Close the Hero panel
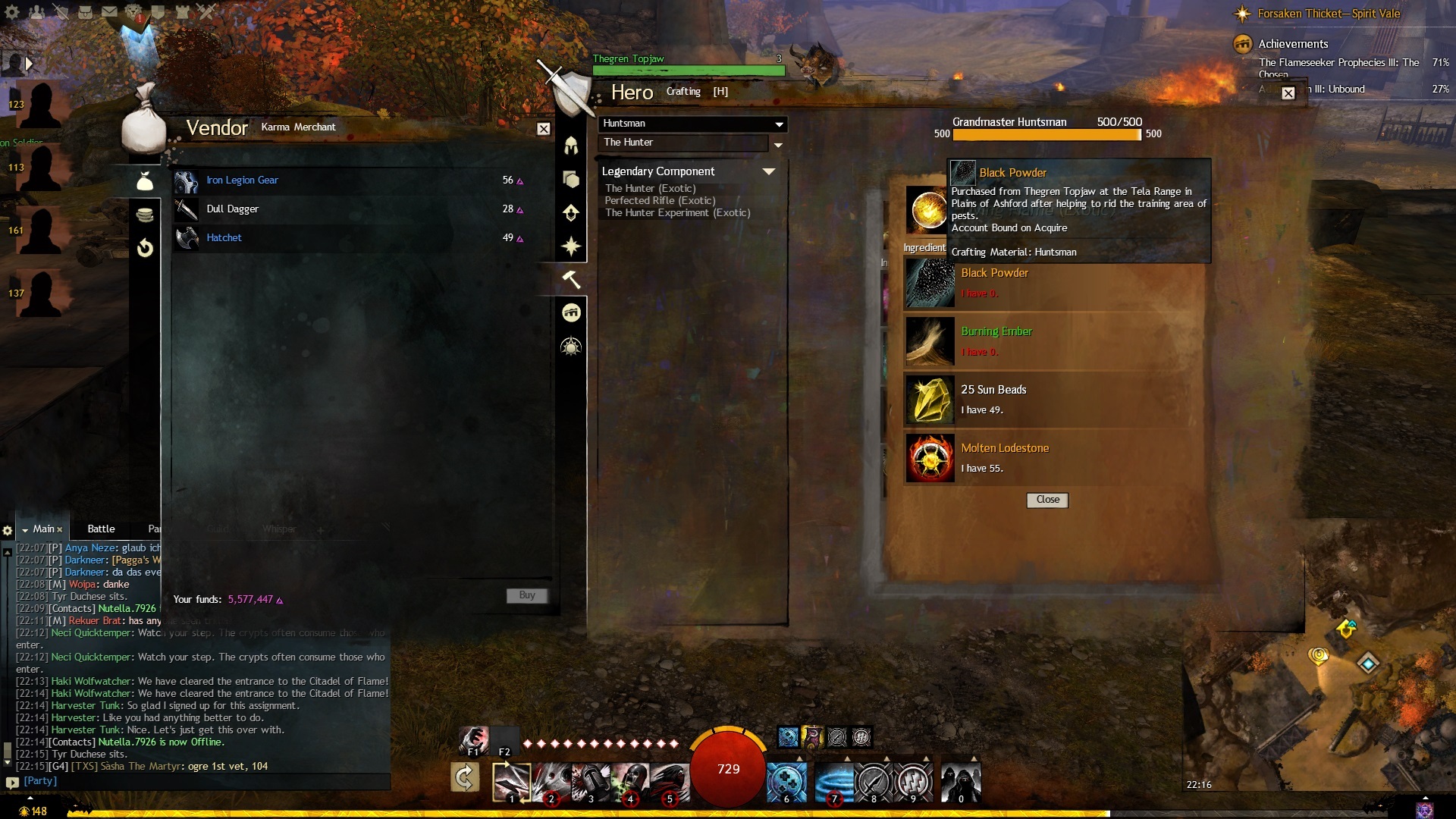Screen dimensions: 1456x819 1288,93
